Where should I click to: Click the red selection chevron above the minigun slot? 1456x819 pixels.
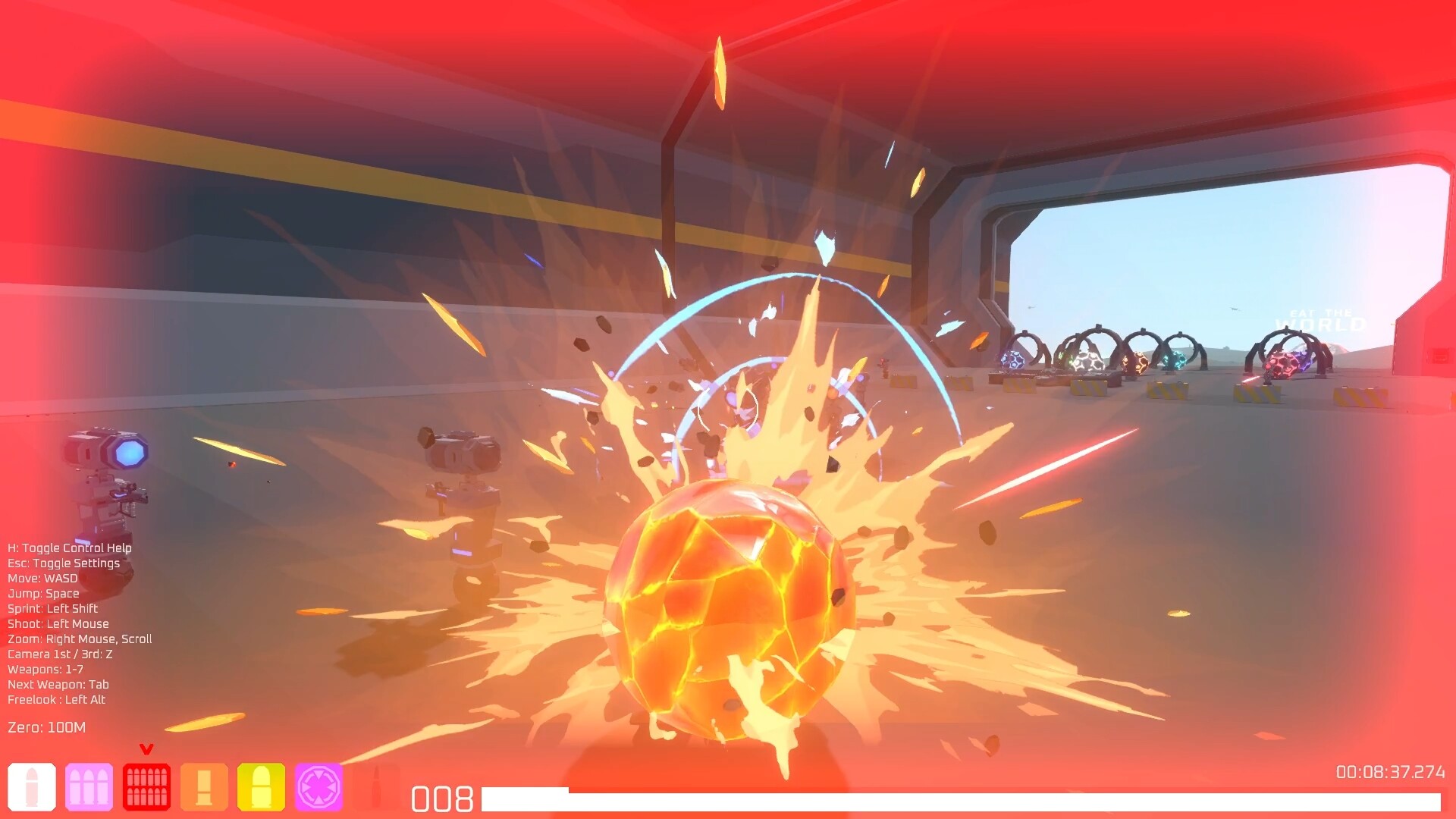coord(146,748)
